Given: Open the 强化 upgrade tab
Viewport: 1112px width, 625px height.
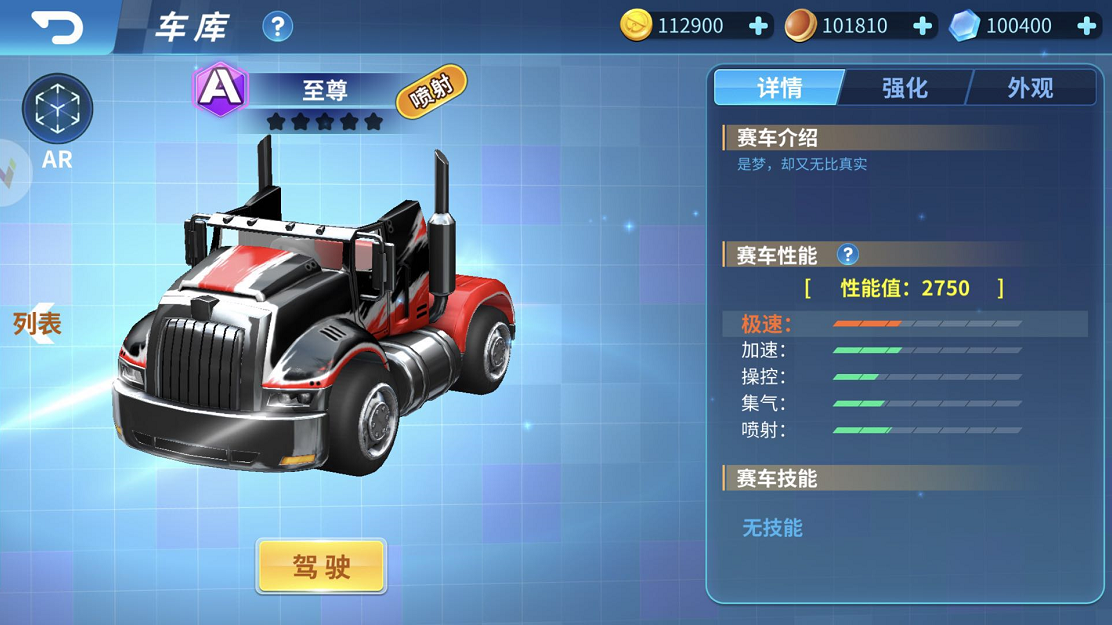Looking at the screenshot, I should coord(904,88).
